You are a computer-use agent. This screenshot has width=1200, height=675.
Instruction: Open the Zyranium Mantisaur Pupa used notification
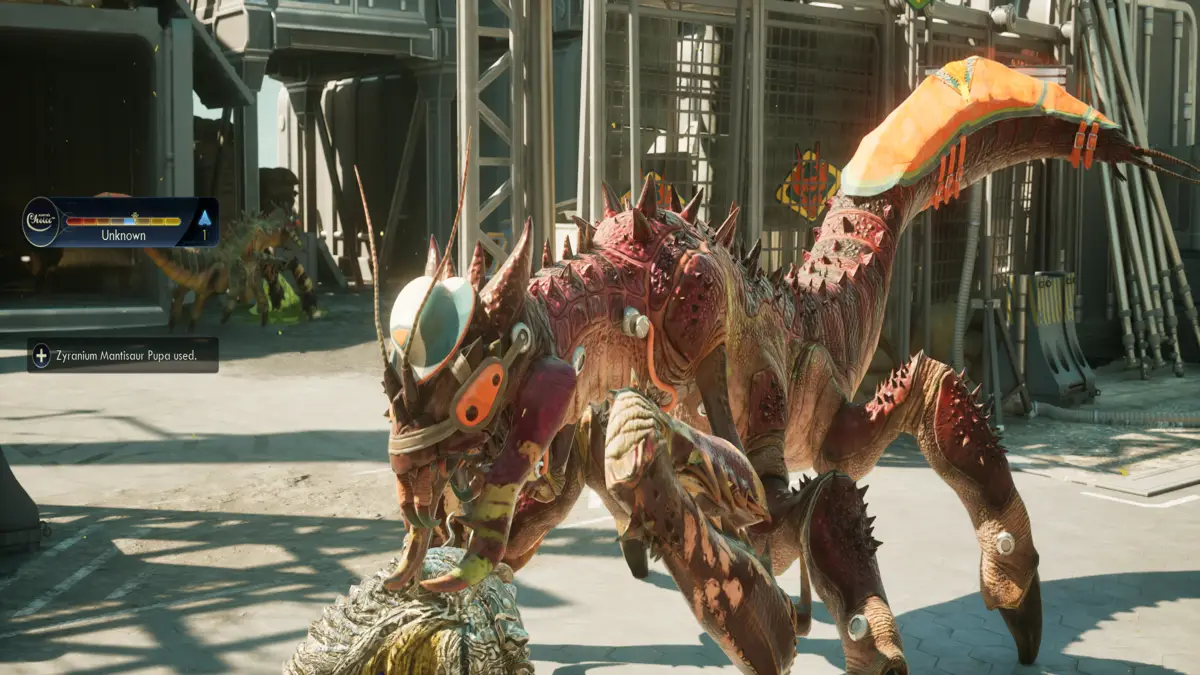click(123, 355)
